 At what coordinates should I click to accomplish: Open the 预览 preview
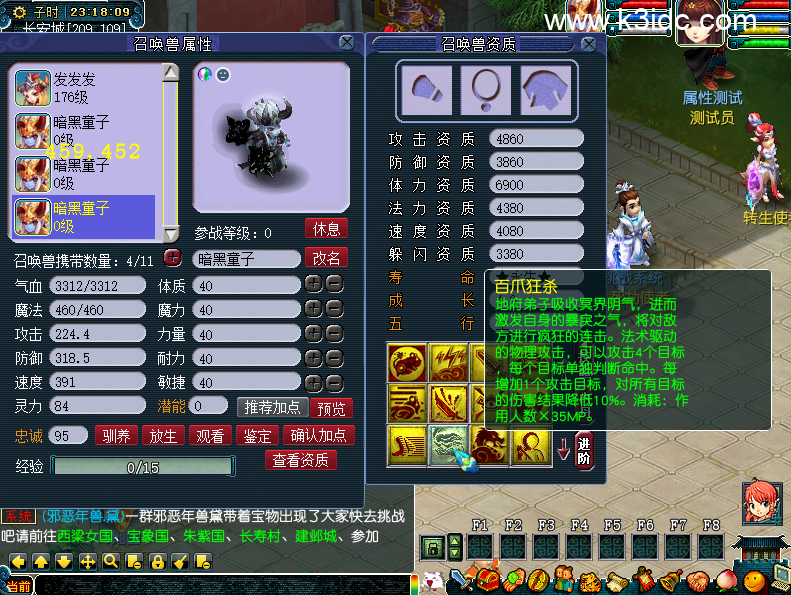coord(330,407)
